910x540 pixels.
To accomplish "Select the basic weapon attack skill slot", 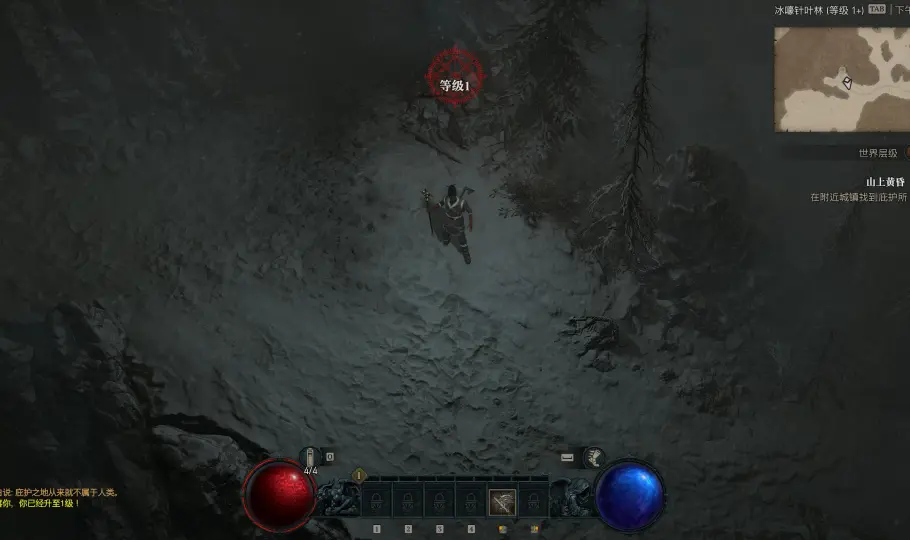I will click(x=502, y=501).
